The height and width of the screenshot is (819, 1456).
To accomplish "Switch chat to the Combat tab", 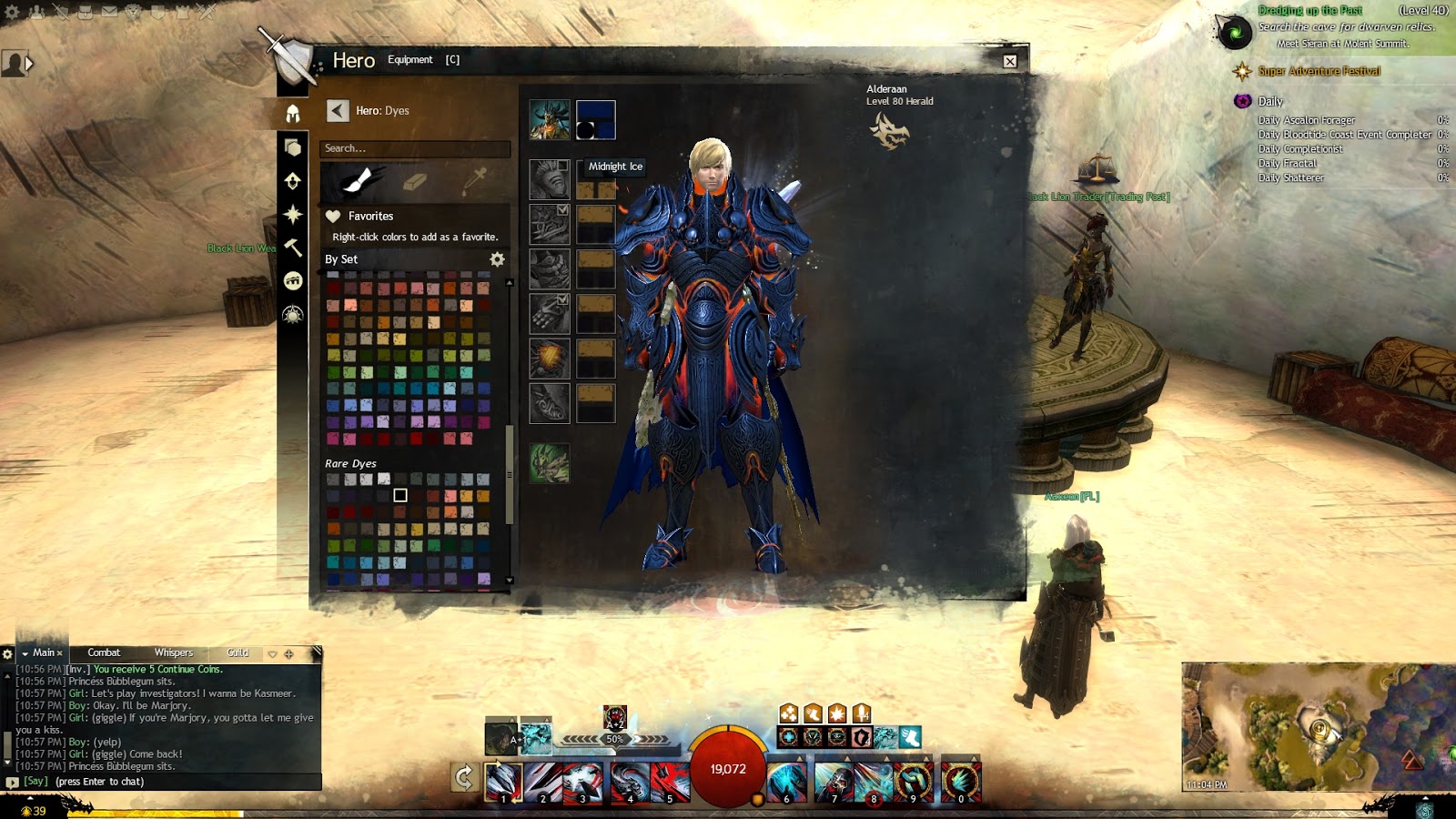I will click(104, 652).
